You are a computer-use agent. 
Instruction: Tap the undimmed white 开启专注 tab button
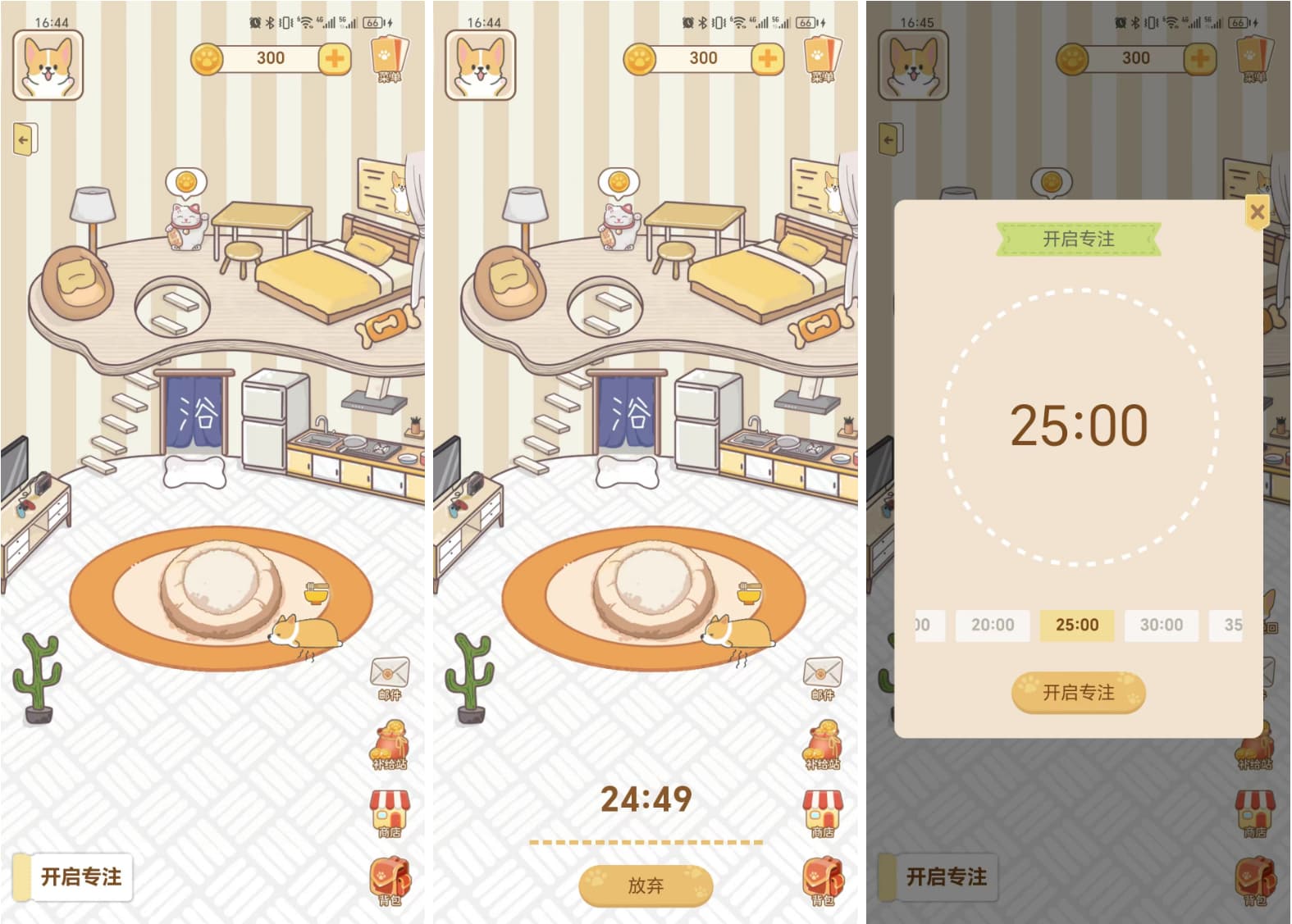point(80,877)
